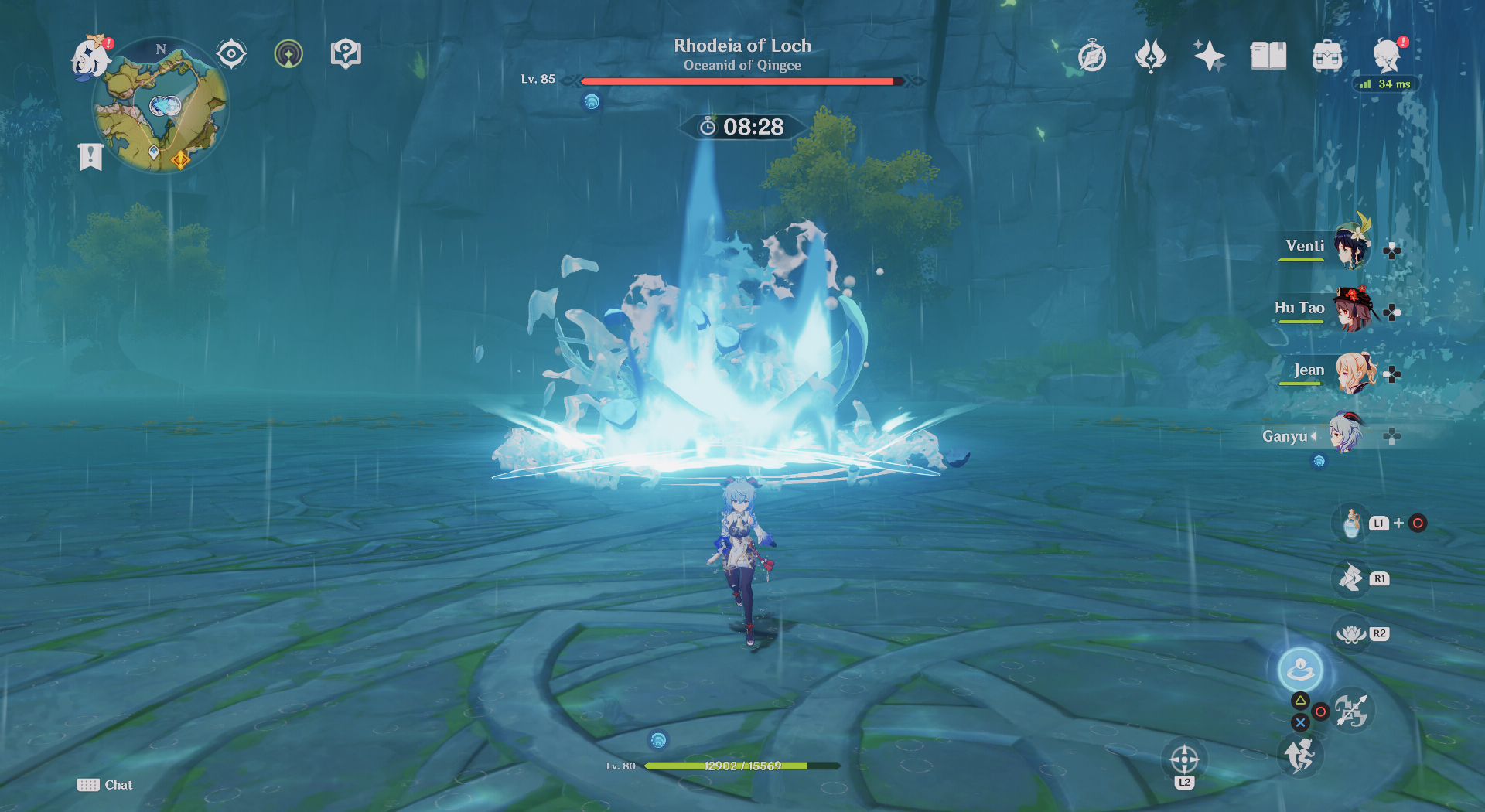The height and width of the screenshot is (812, 1485).
Task: Open the quest navigation icon
Action: 288,54
